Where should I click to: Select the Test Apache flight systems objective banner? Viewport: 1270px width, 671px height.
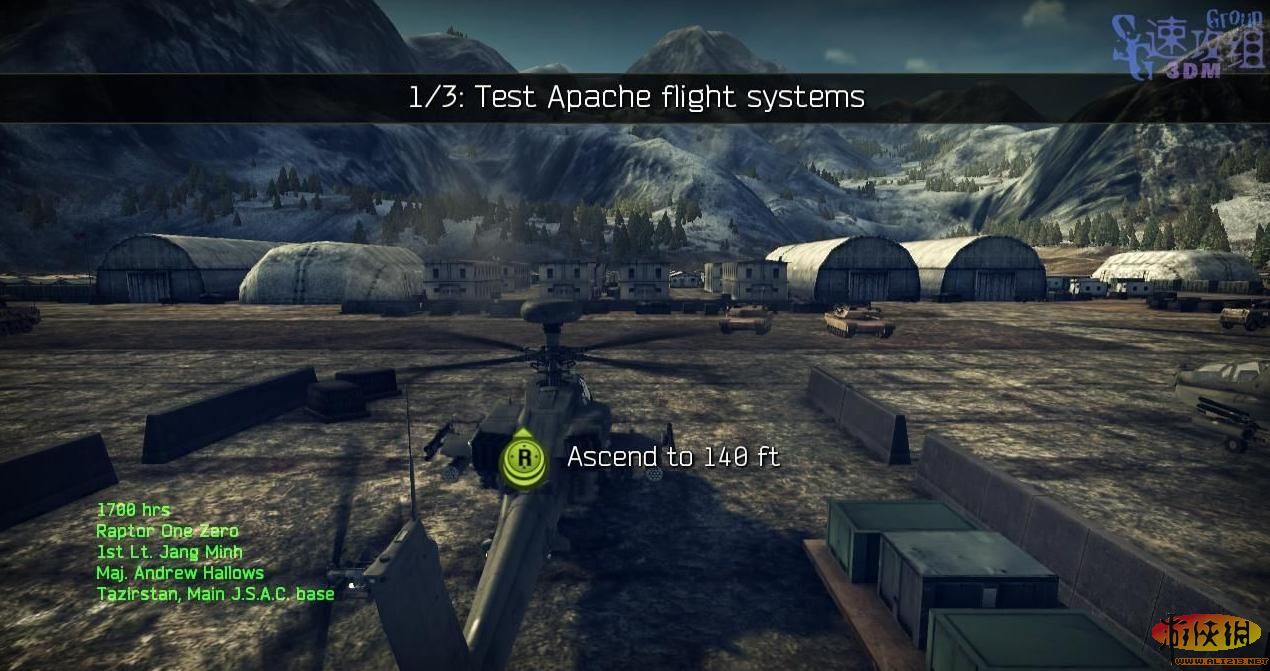(636, 97)
